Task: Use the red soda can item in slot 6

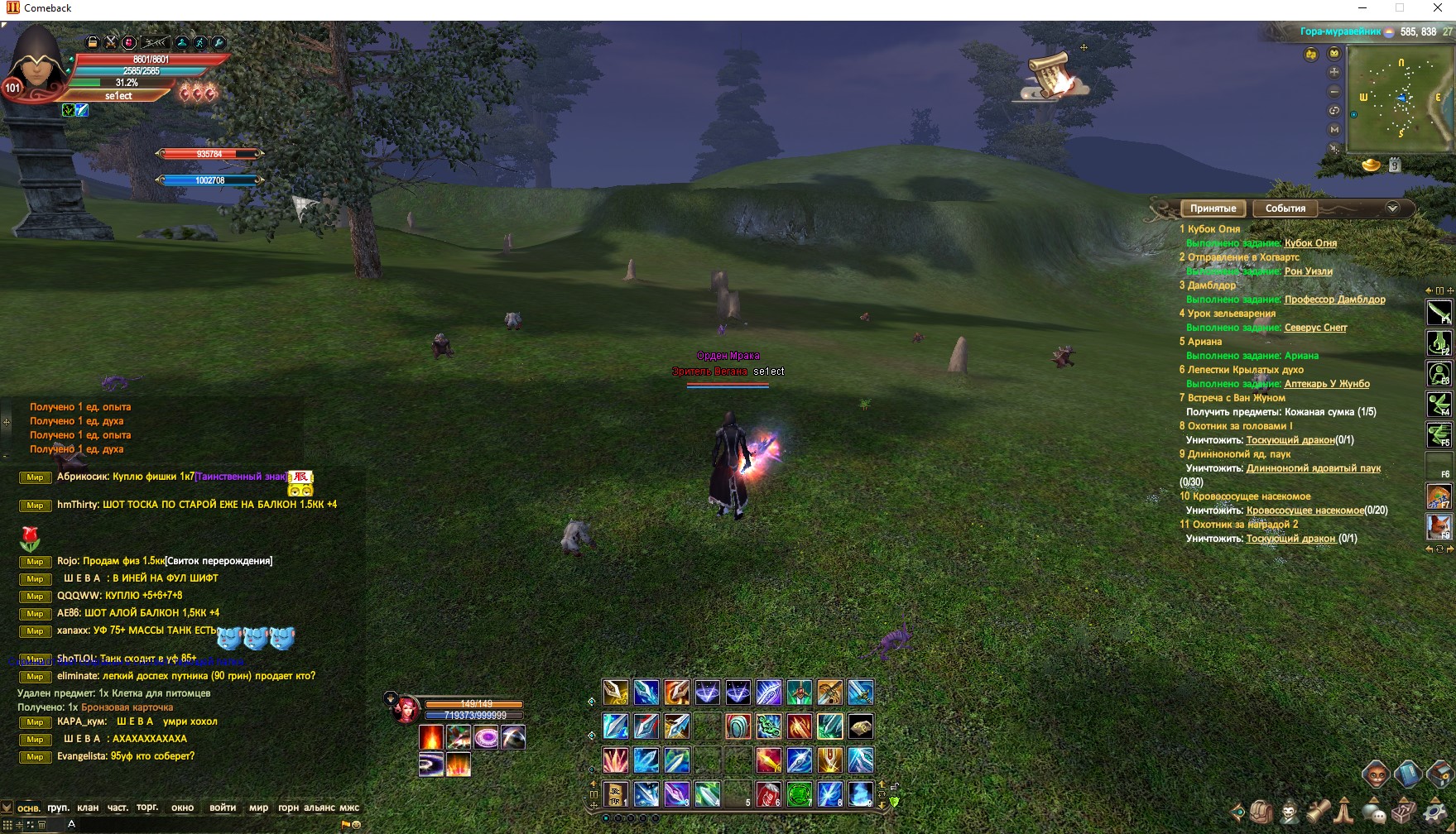Action: [x=767, y=794]
